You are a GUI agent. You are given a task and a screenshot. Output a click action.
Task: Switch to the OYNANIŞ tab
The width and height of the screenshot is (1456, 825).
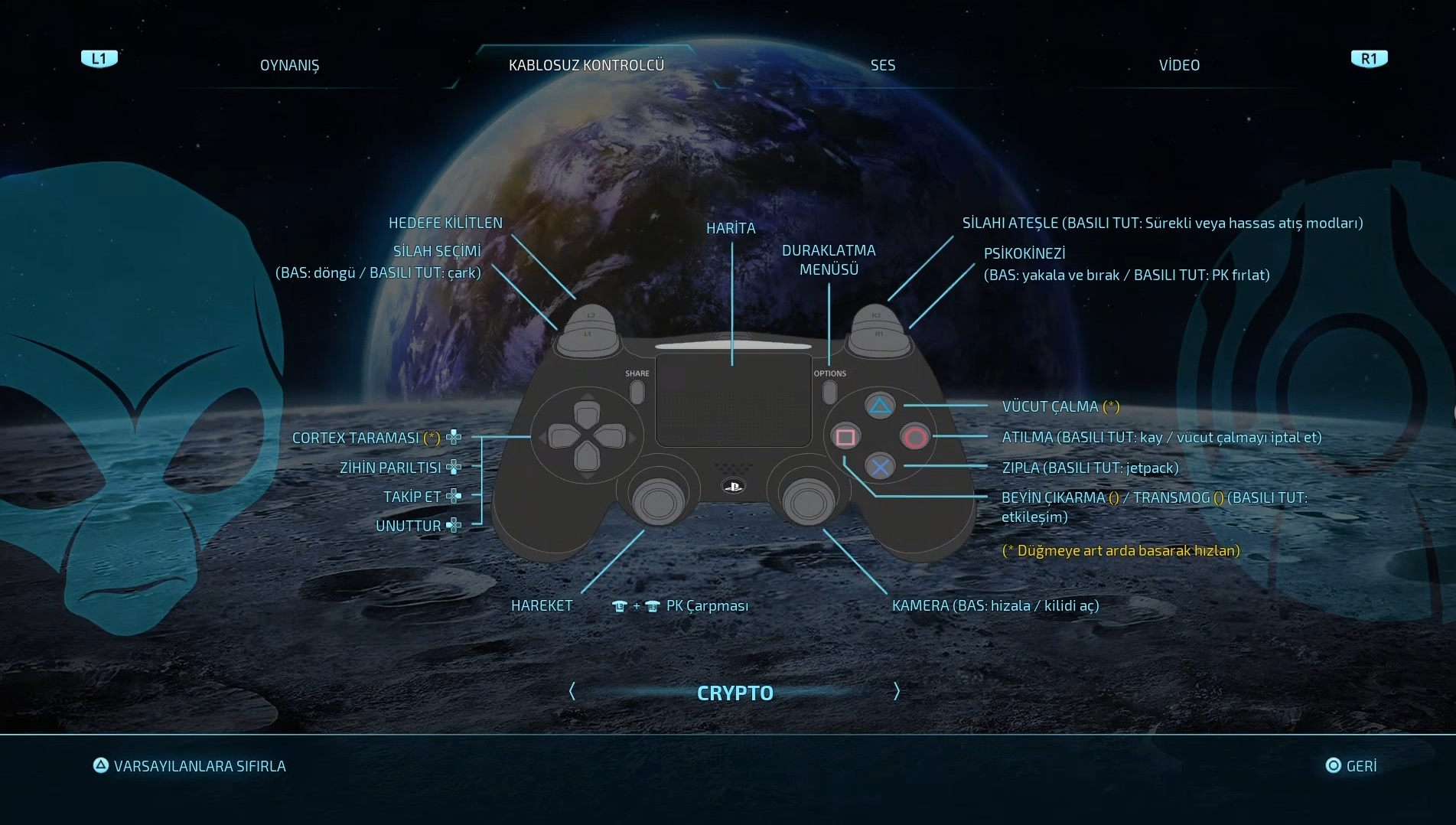click(x=289, y=65)
